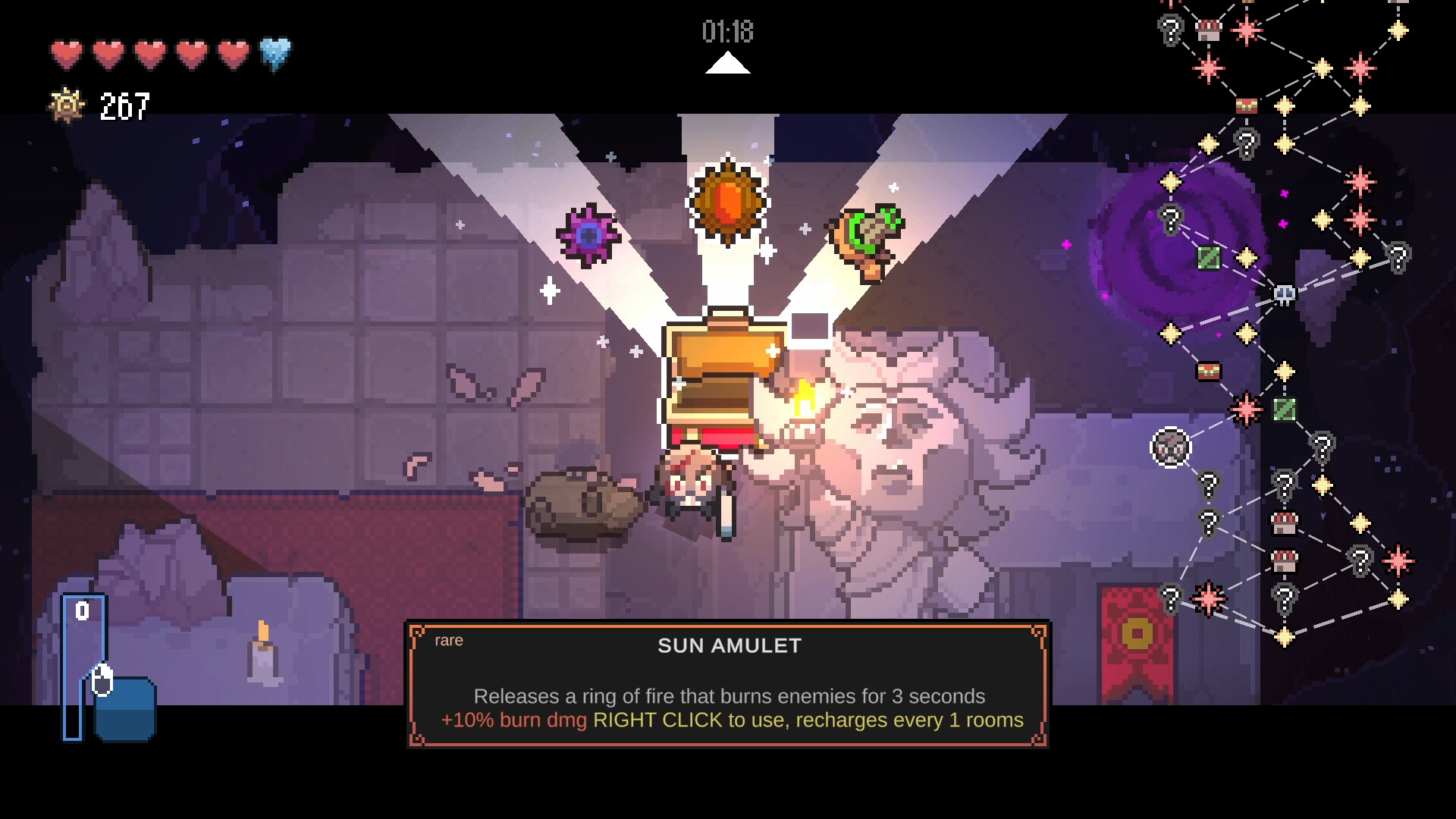Click the blue heart in the health bar
Viewport: 1456px width, 819px height.
278,54
